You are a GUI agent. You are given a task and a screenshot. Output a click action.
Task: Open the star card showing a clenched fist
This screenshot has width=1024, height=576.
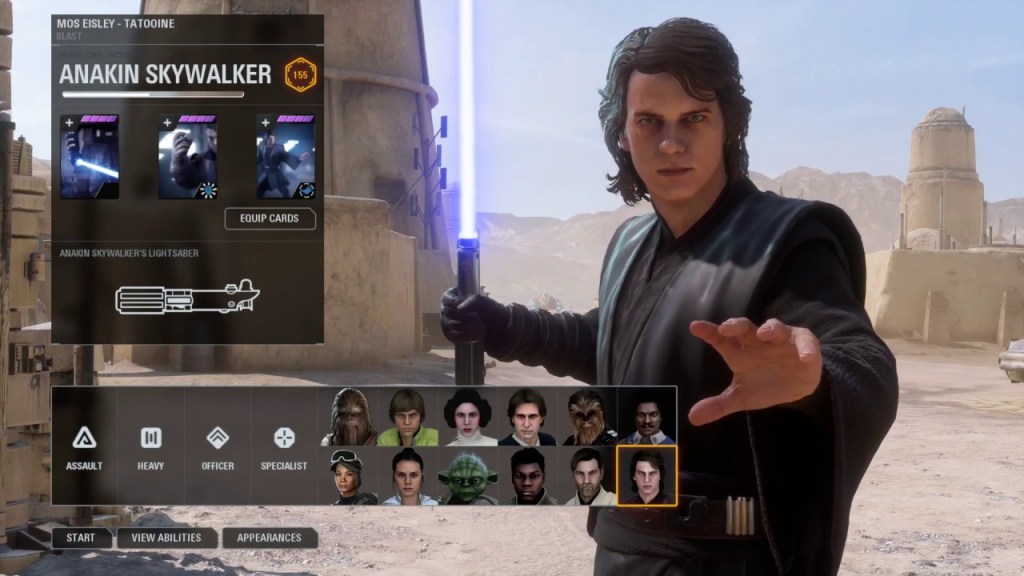(188, 158)
